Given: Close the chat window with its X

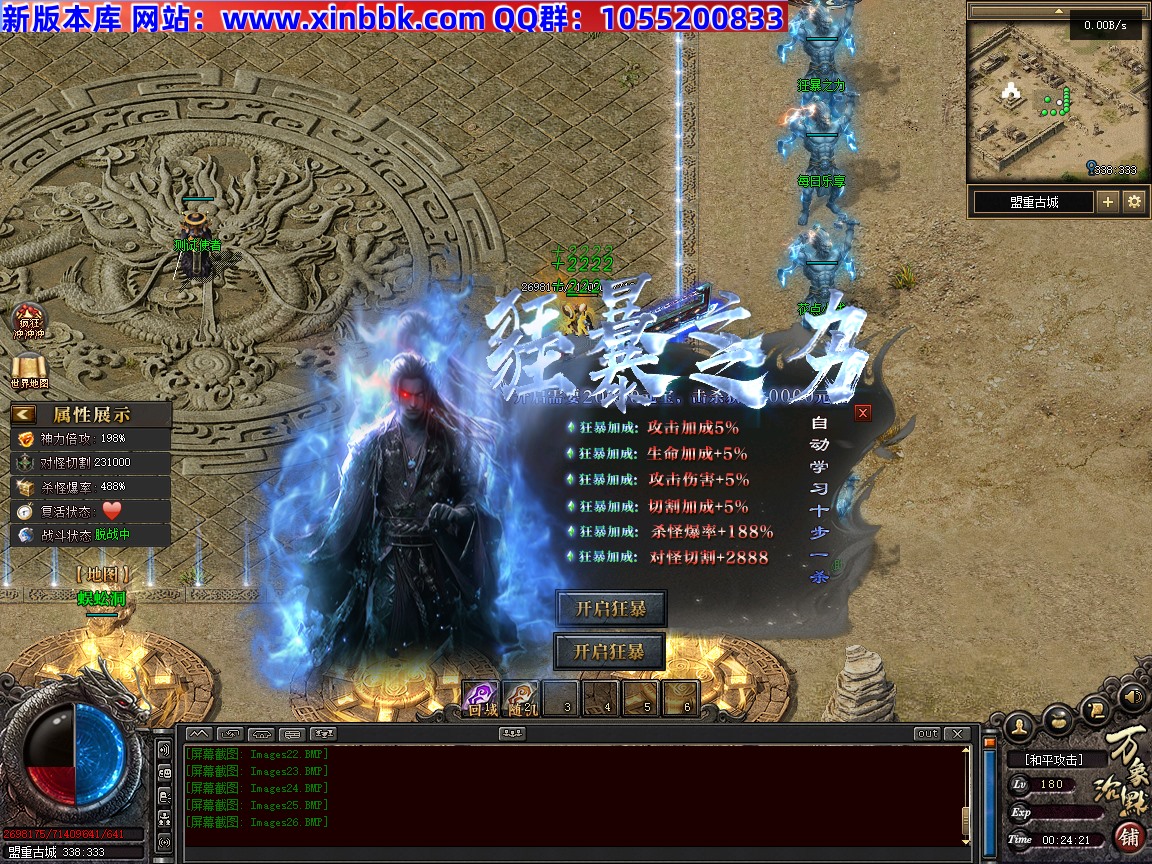Looking at the screenshot, I should coord(957,734).
